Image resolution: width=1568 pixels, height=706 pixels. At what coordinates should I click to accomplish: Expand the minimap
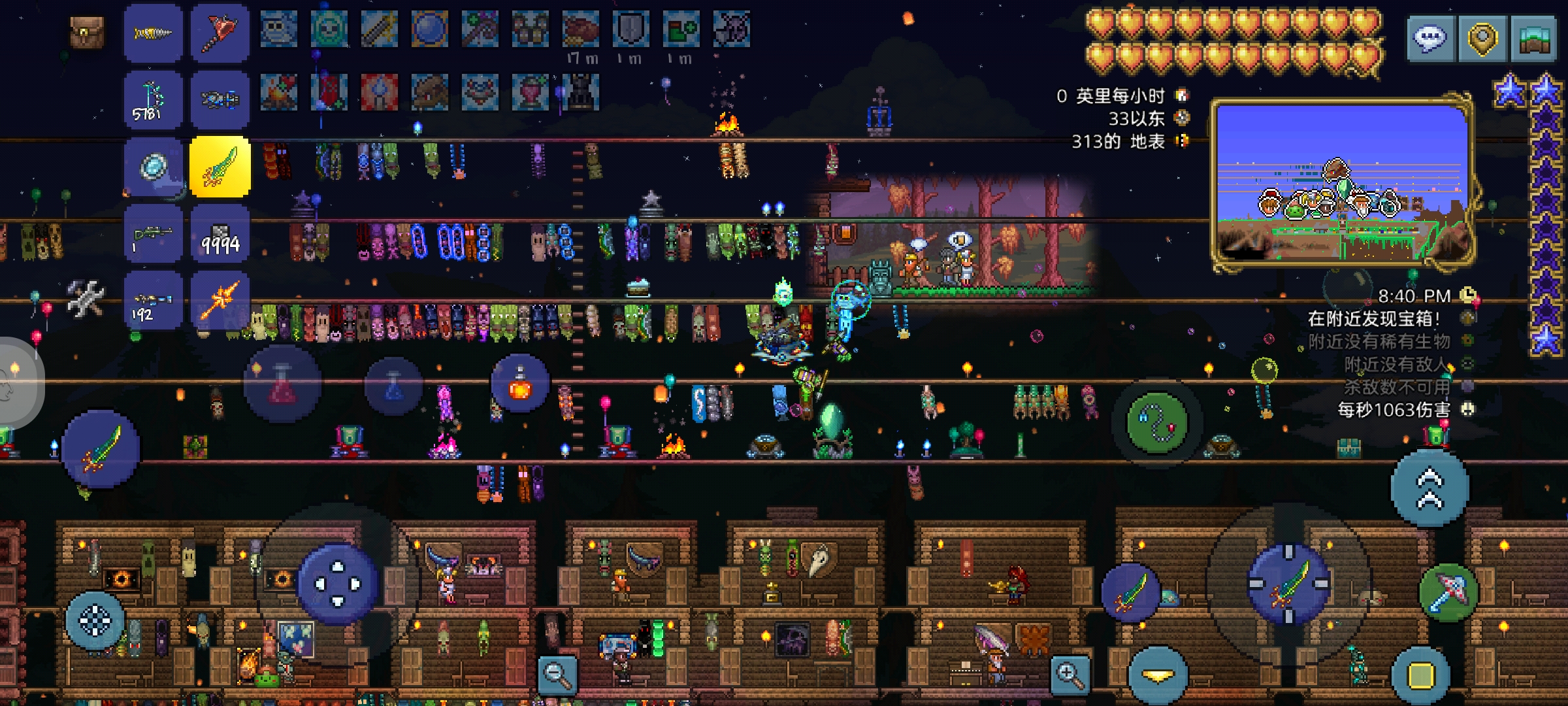point(1533,39)
